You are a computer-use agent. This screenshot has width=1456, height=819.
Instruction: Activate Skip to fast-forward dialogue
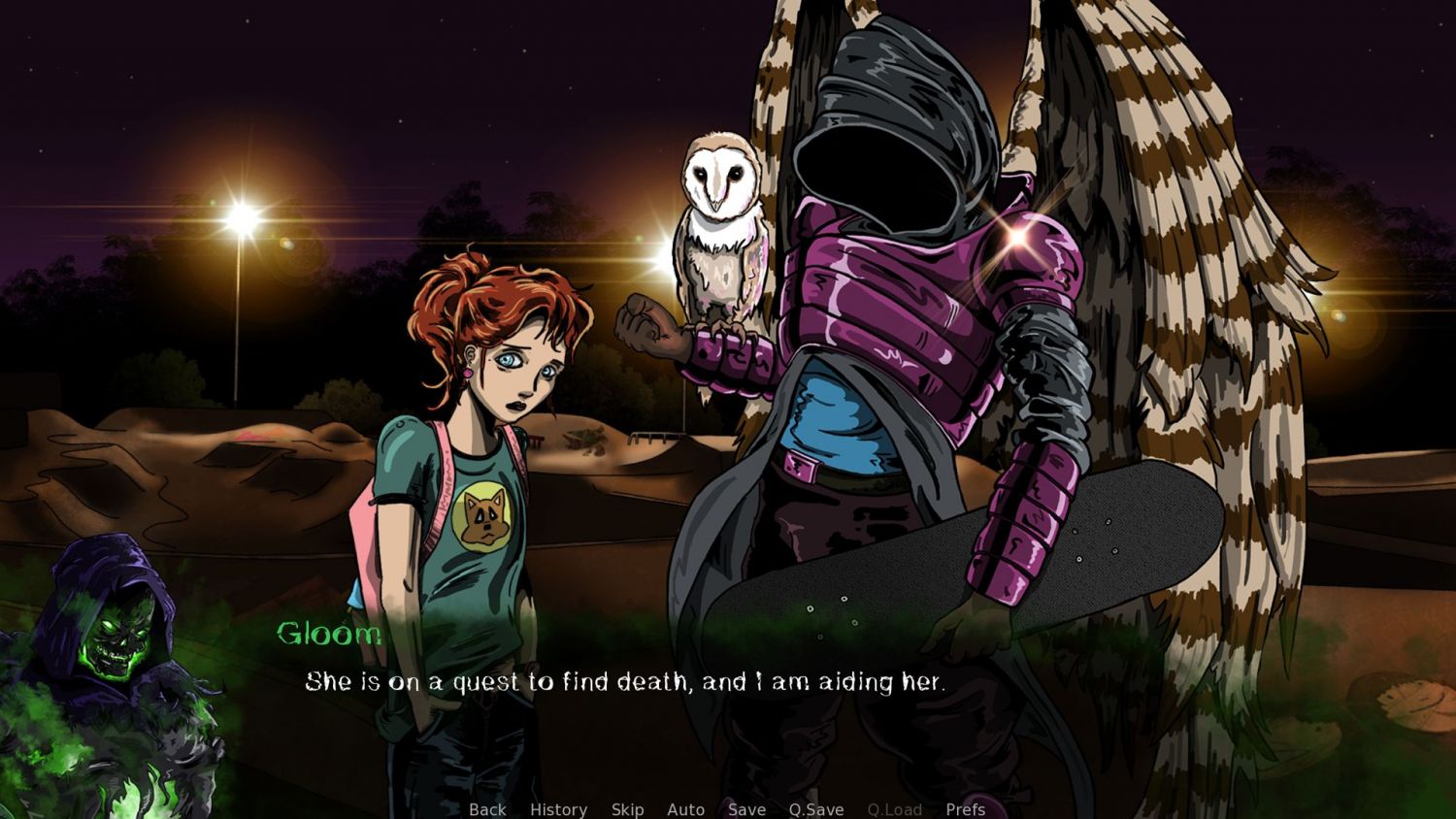click(627, 809)
